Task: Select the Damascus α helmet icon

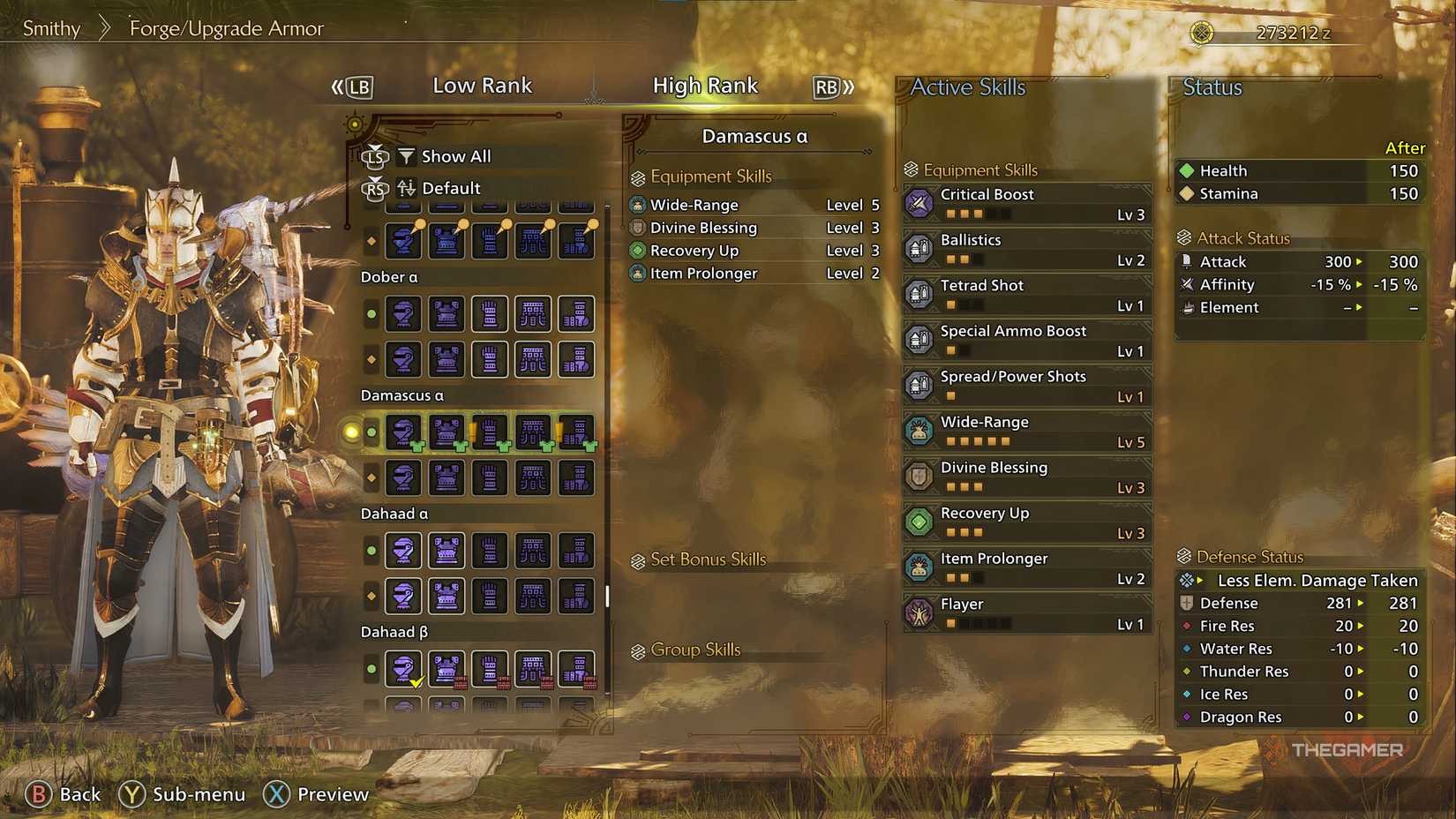Action: pos(403,432)
